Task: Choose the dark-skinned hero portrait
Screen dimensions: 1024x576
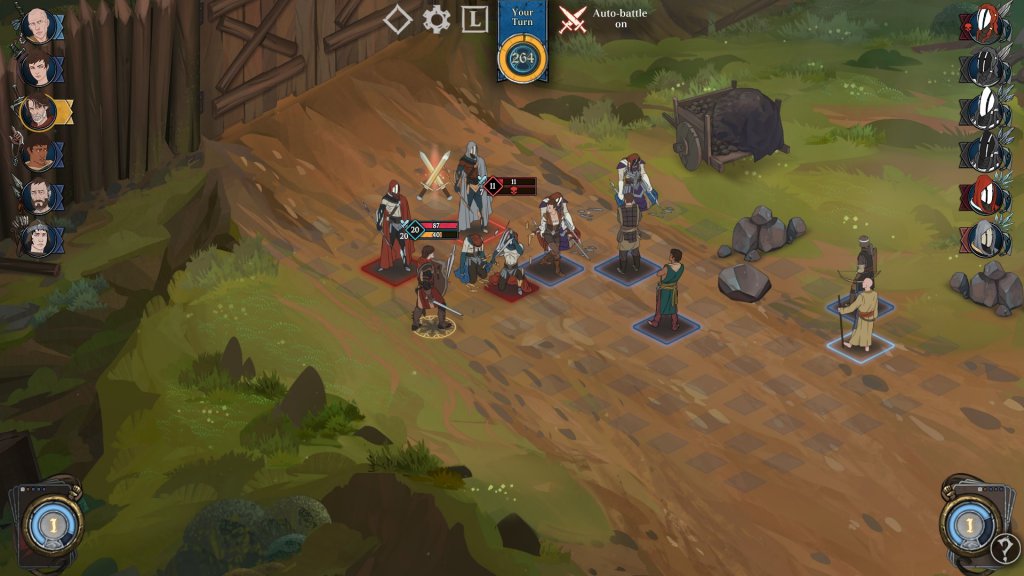Action: [x=38, y=156]
